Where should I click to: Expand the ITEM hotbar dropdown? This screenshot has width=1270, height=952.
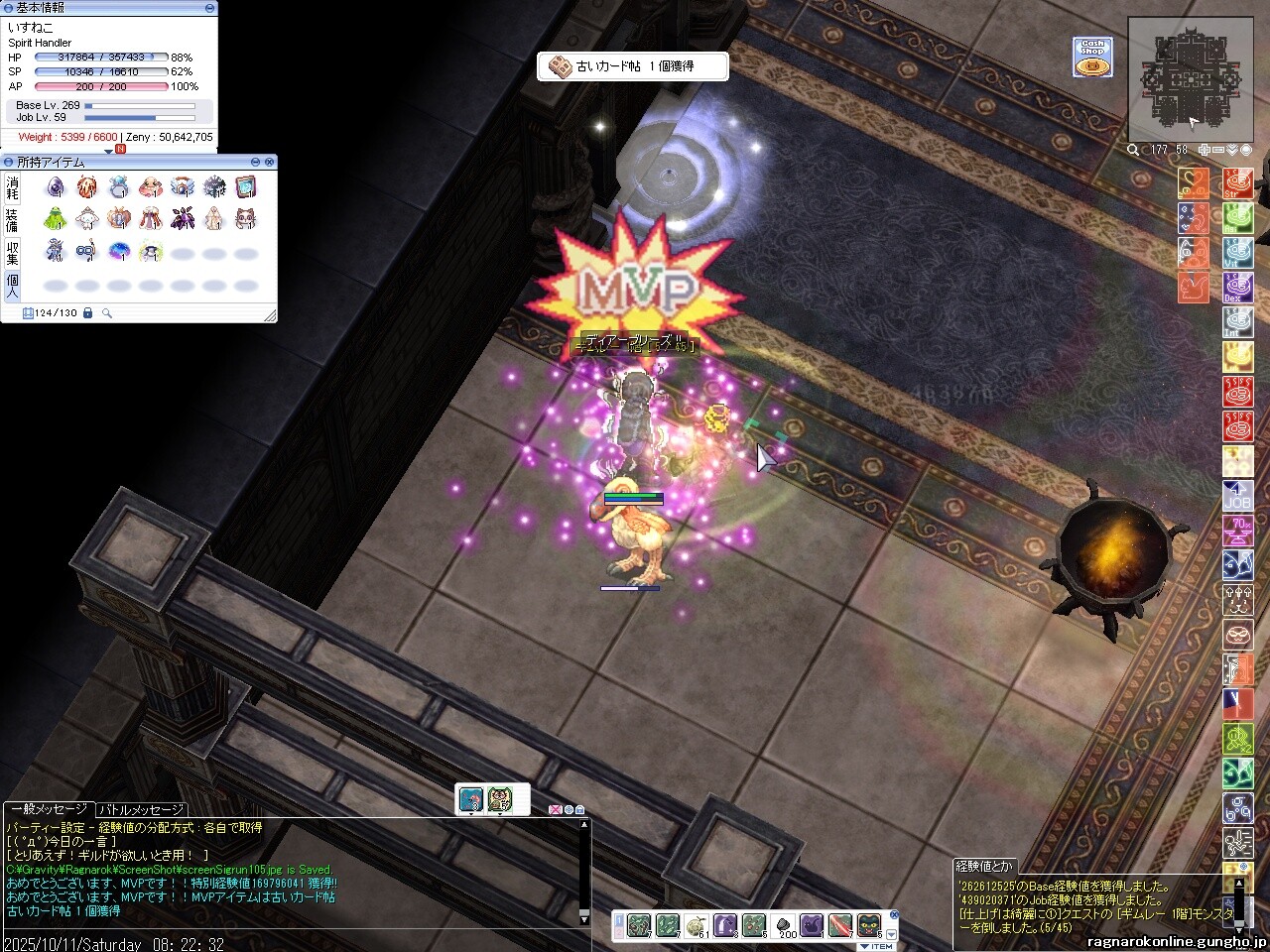tap(890, 935)
